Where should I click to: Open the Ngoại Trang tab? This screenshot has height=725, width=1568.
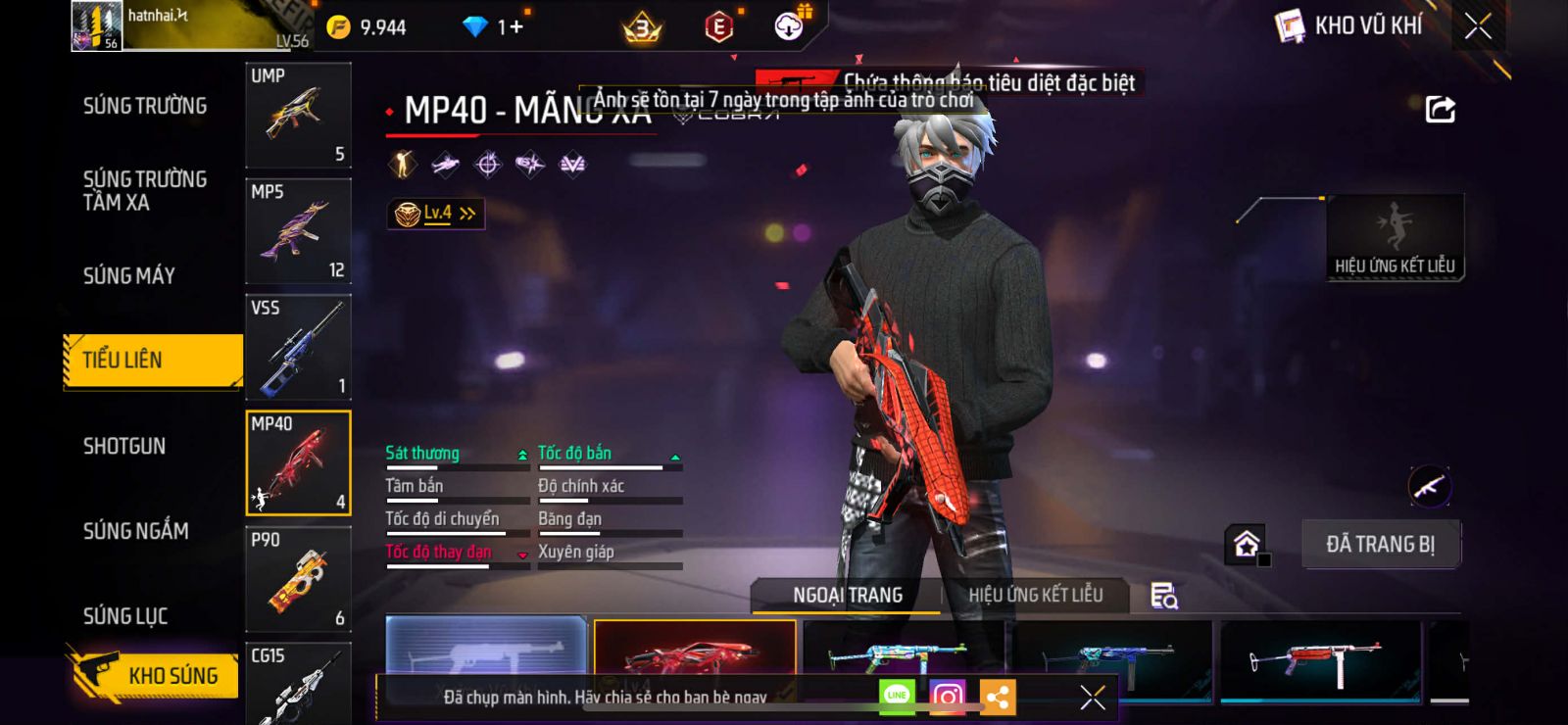(847, 595)
